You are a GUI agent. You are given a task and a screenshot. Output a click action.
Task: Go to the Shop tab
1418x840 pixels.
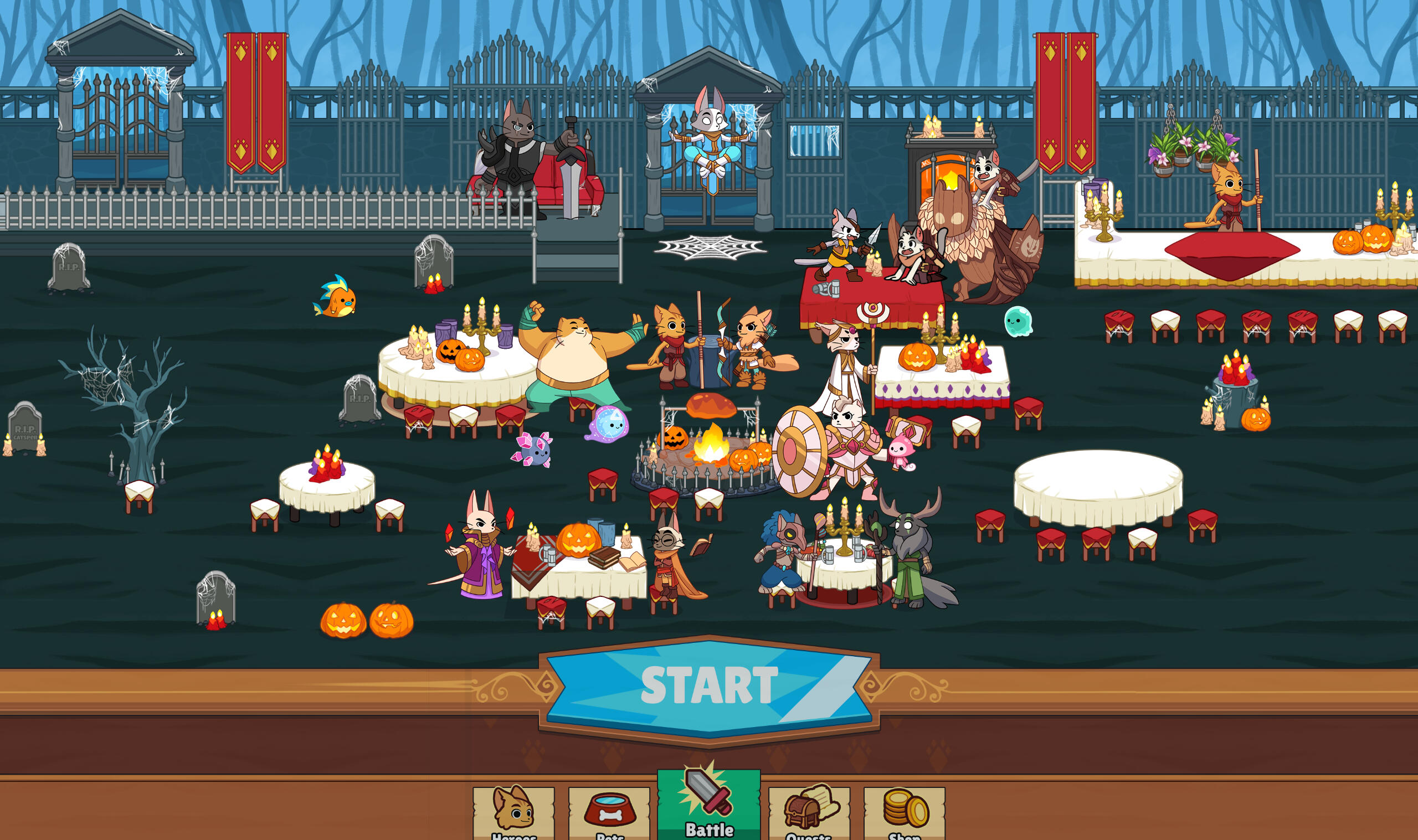904,812
